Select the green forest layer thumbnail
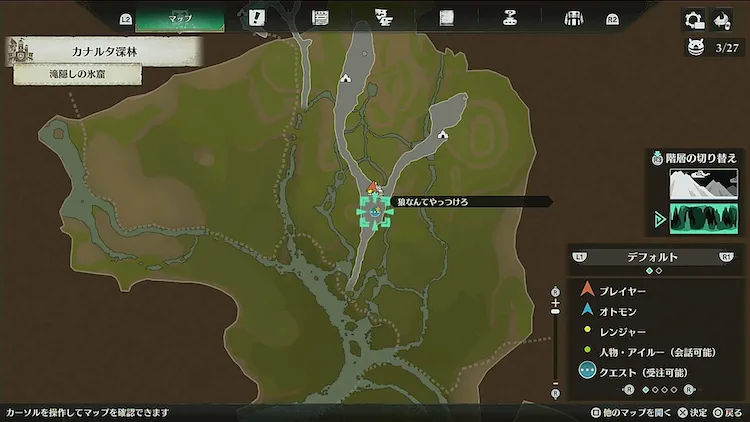This screenshot has height=422, width=750. click(703, 218)
